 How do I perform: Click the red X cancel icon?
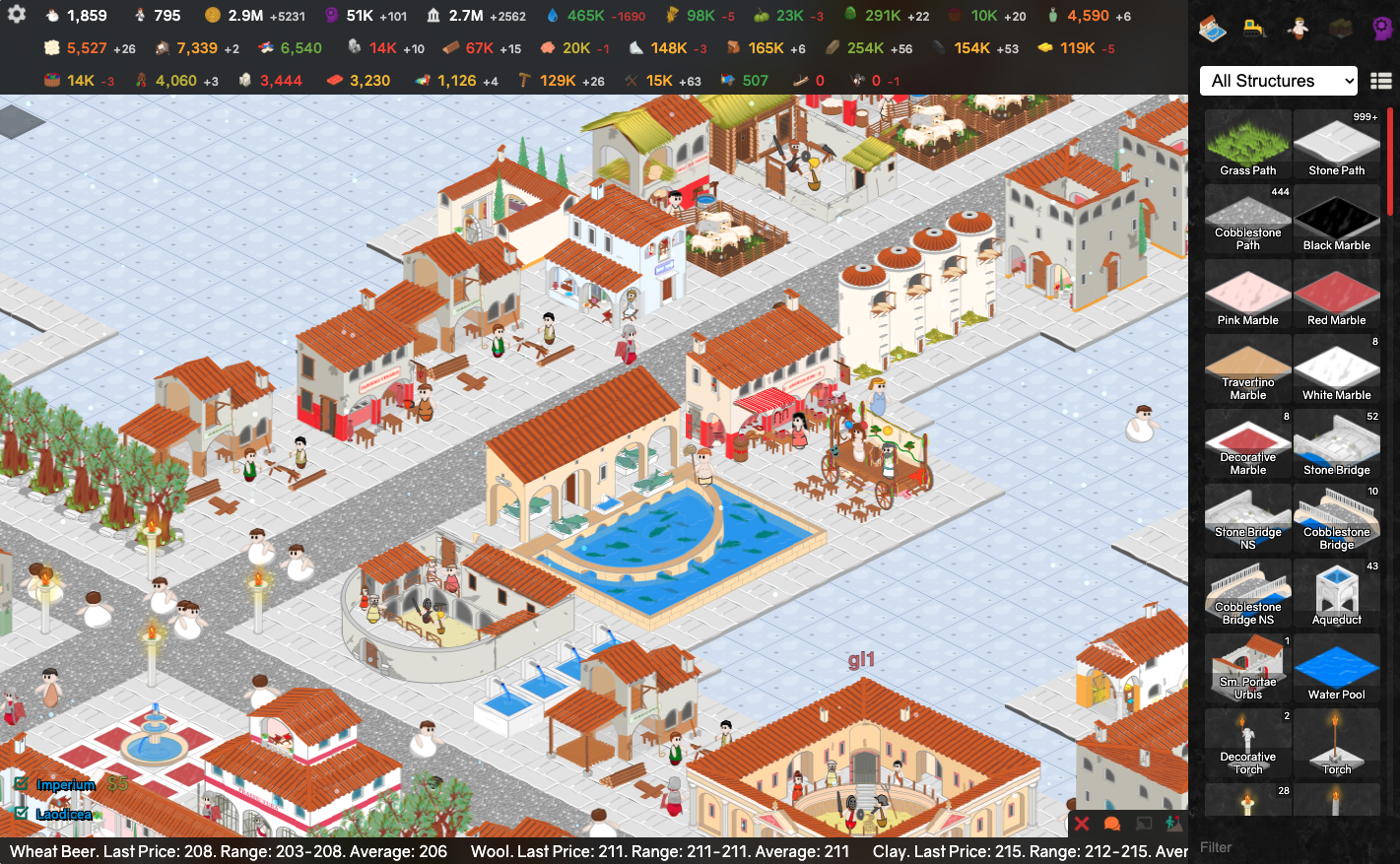click(1082, 824)
